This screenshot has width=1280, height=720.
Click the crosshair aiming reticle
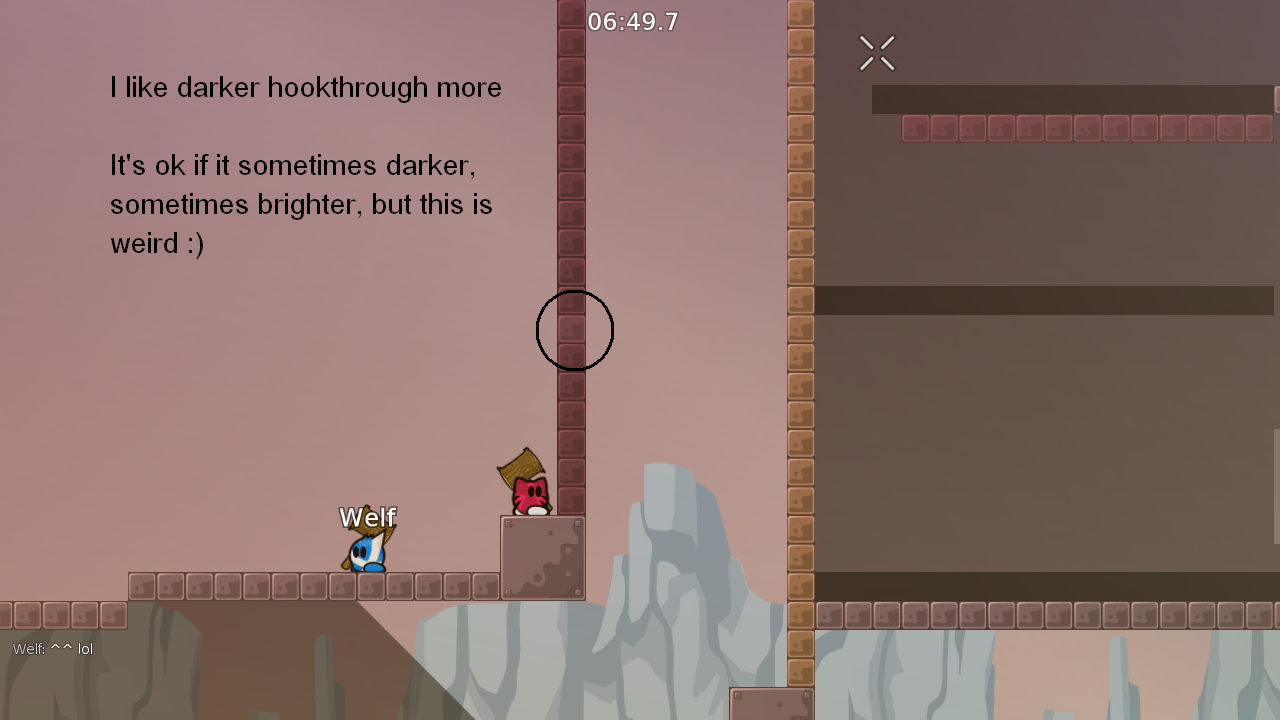click(876, 52)
